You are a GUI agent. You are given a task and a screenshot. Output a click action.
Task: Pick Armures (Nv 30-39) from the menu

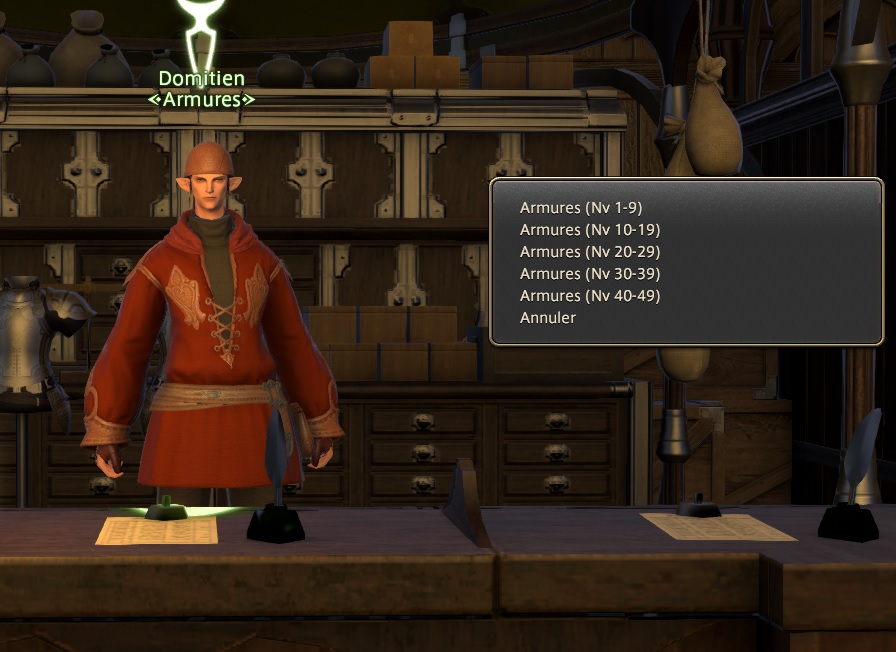(x=590, y=274)
